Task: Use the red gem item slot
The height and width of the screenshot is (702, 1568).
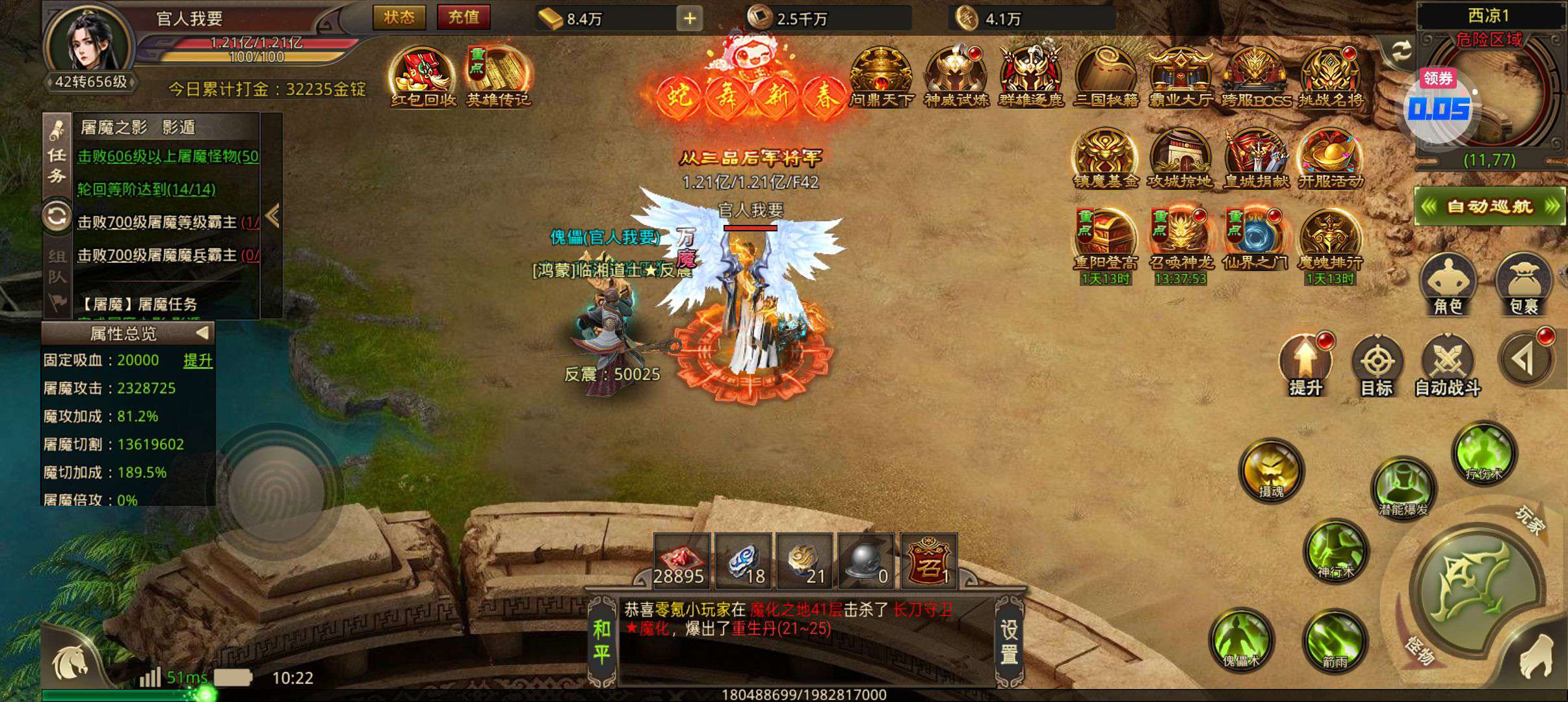Action: tap(680, 560)
